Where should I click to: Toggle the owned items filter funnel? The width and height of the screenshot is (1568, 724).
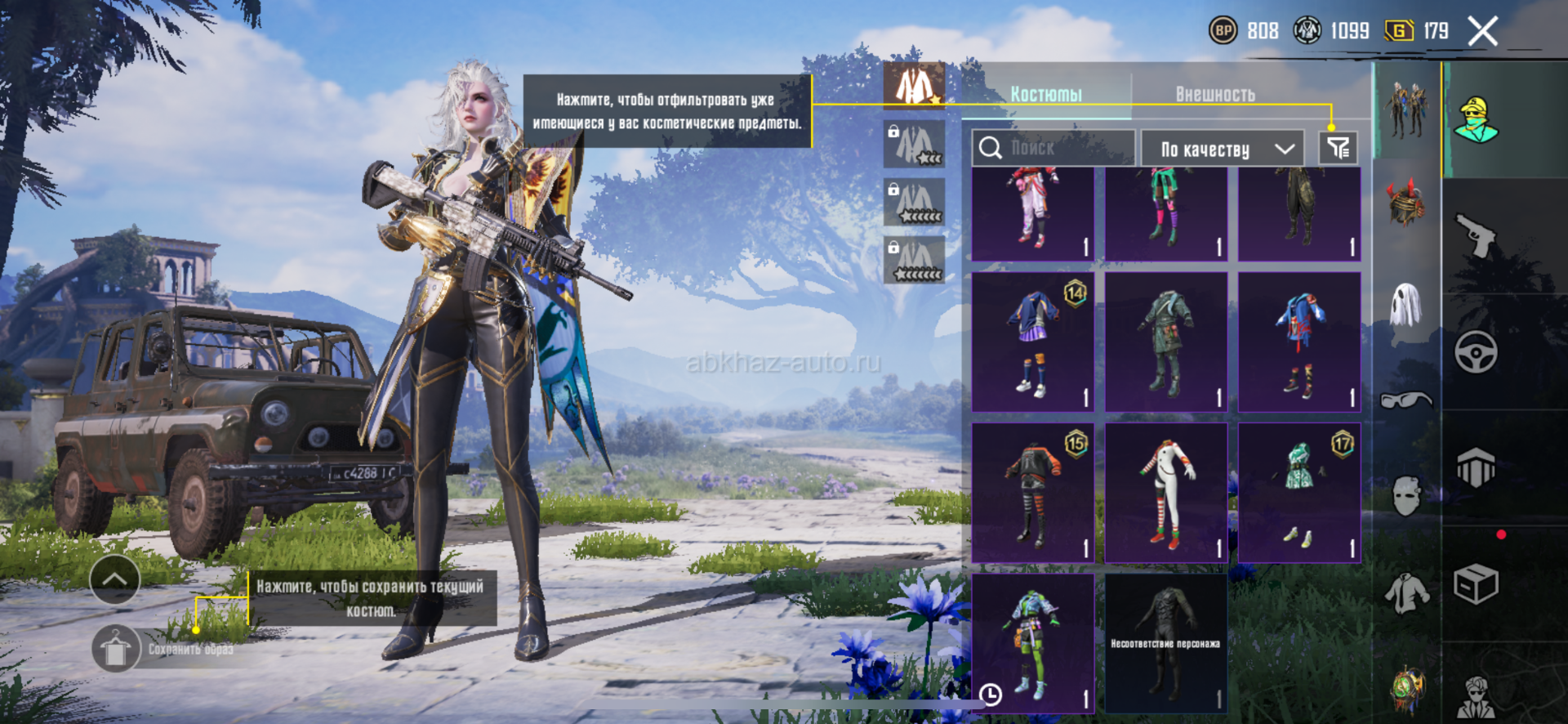click(x=1338, y=148)
